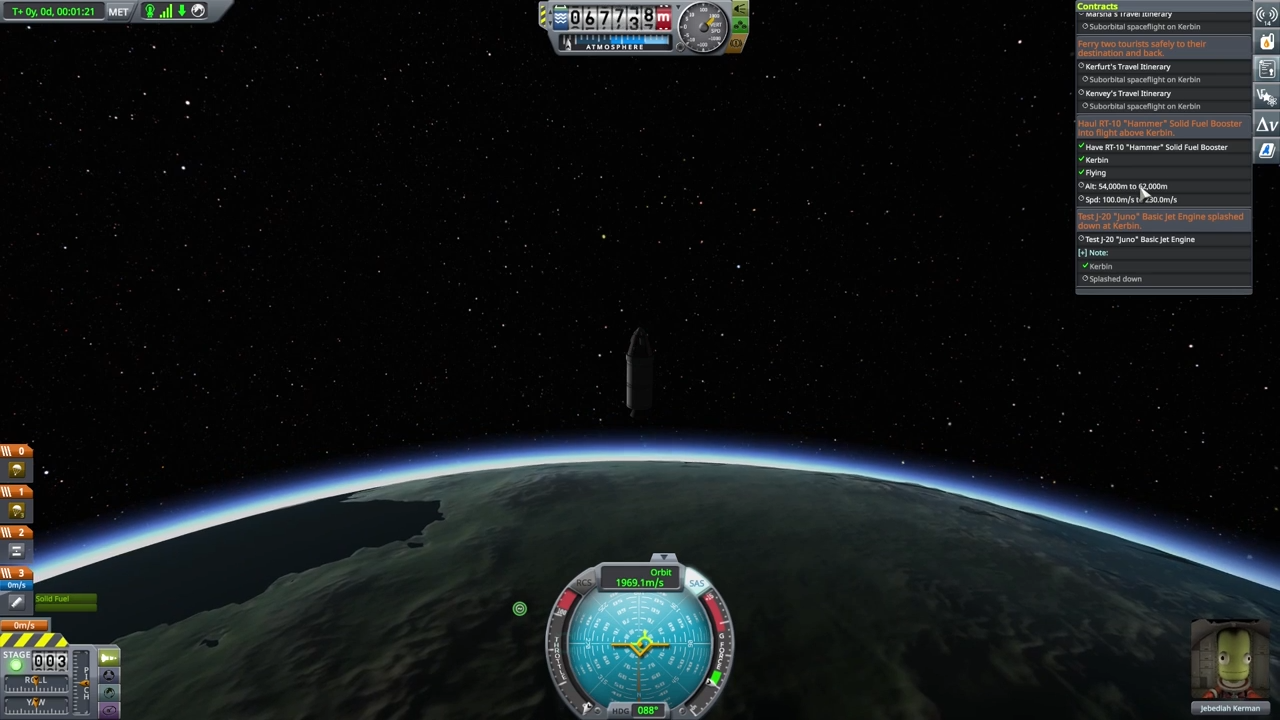Click the Splashed down contract objective
1280x720 pixels.
pos(1114,278)
